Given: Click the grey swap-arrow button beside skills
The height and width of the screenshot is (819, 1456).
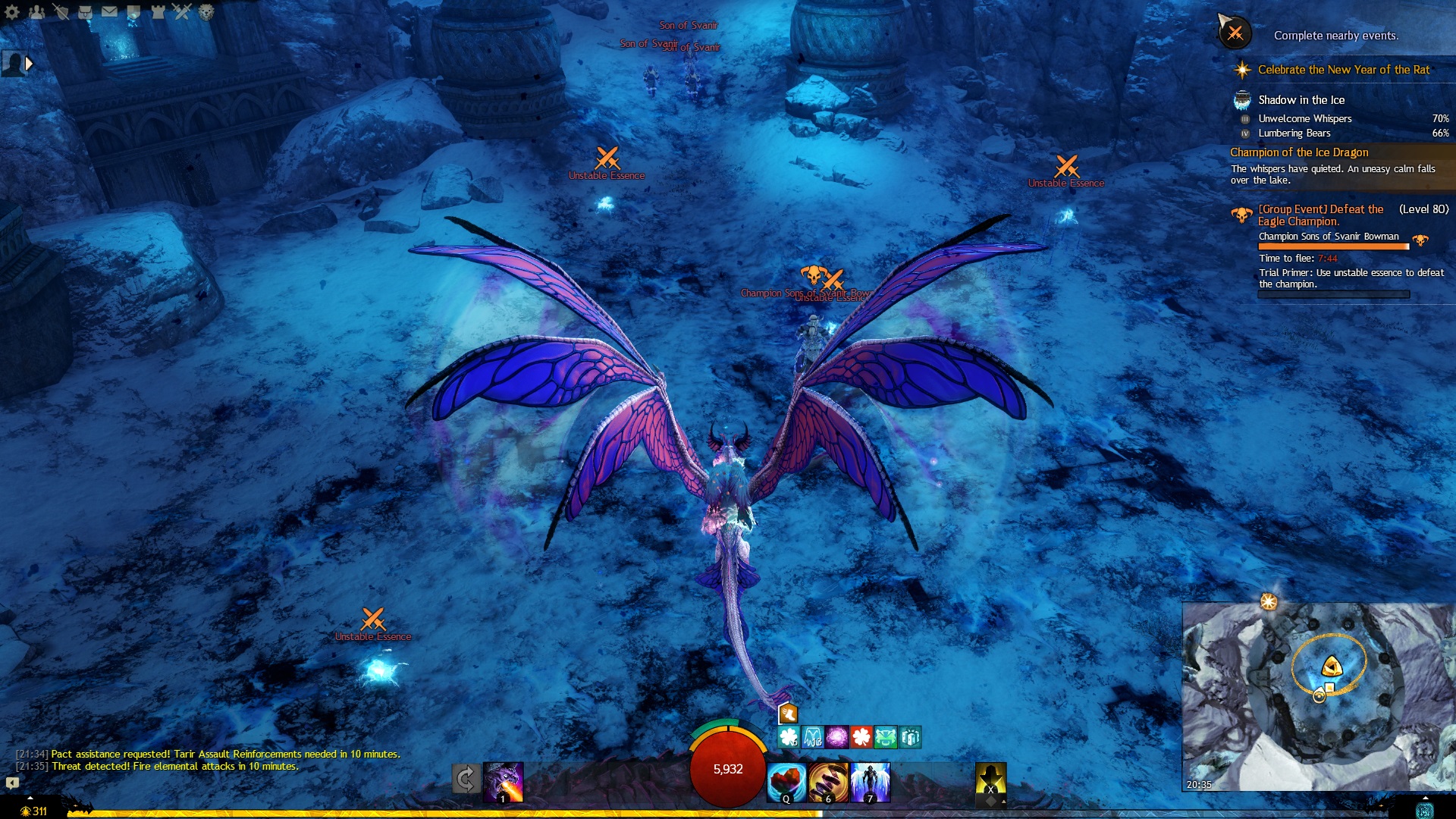Looking at the screenshot, I should click(466, 779).
